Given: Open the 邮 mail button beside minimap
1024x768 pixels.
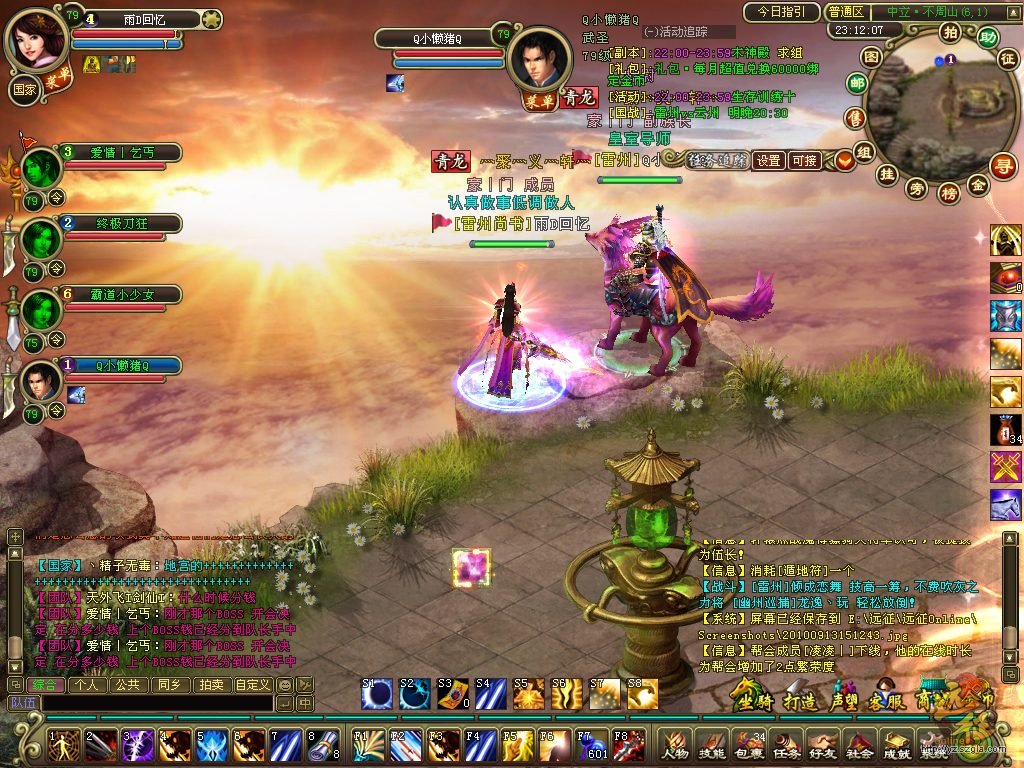Looking at the screenshot, I should (856, 84).
